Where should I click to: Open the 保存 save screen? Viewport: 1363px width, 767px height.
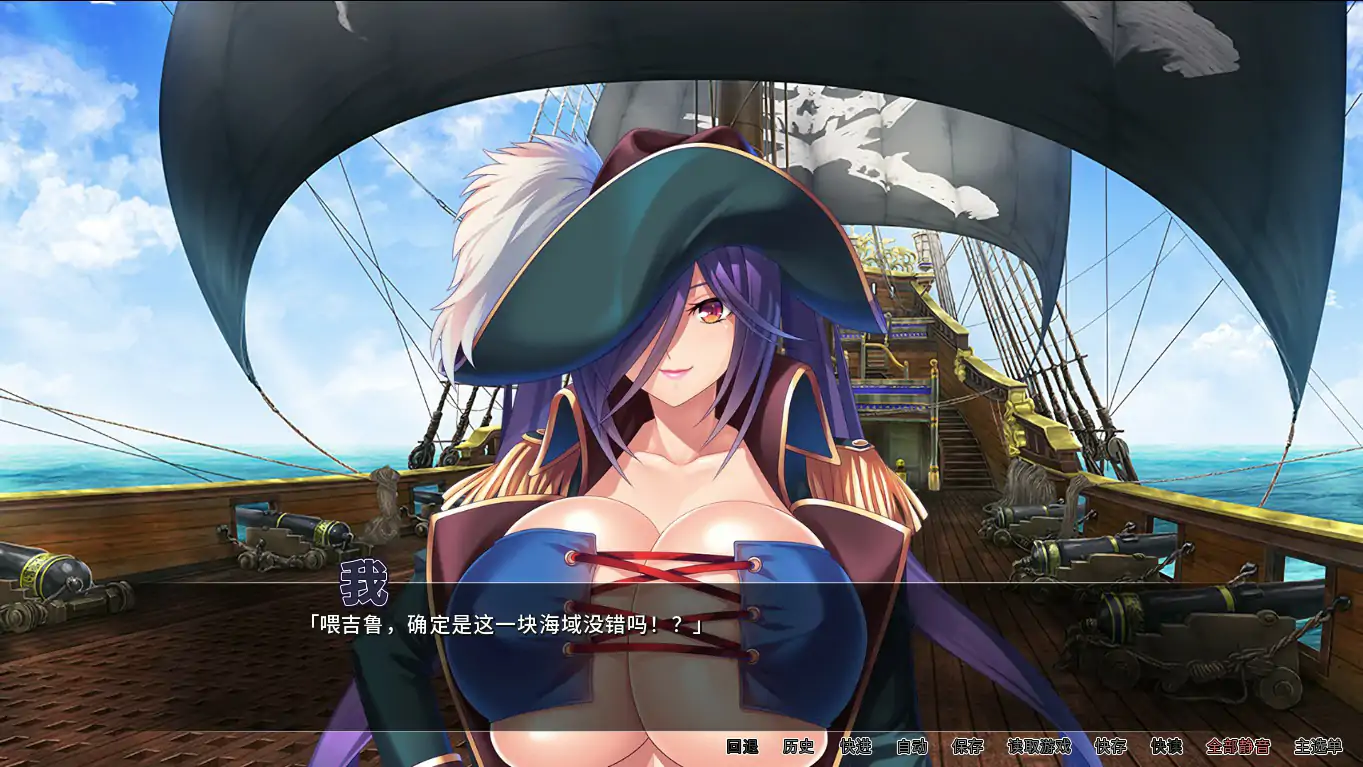pos(967,746)
